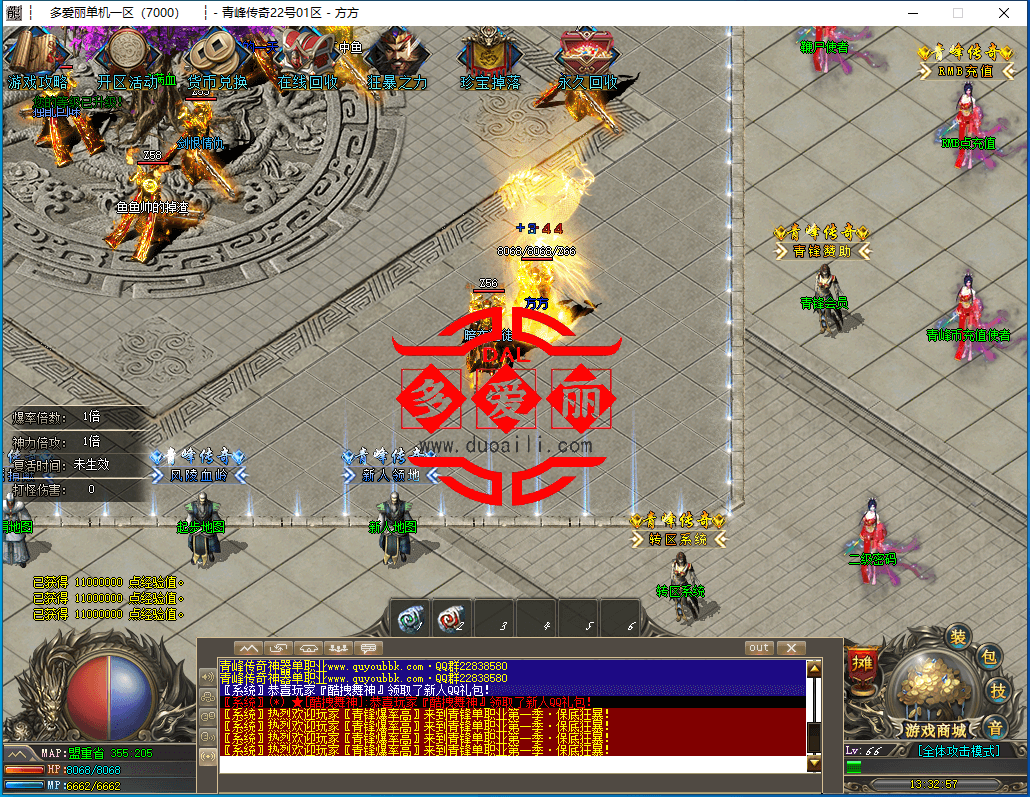The image size is (1030, 797).
Task: Minimize the game window from the title bar
Action: point(911,13)
